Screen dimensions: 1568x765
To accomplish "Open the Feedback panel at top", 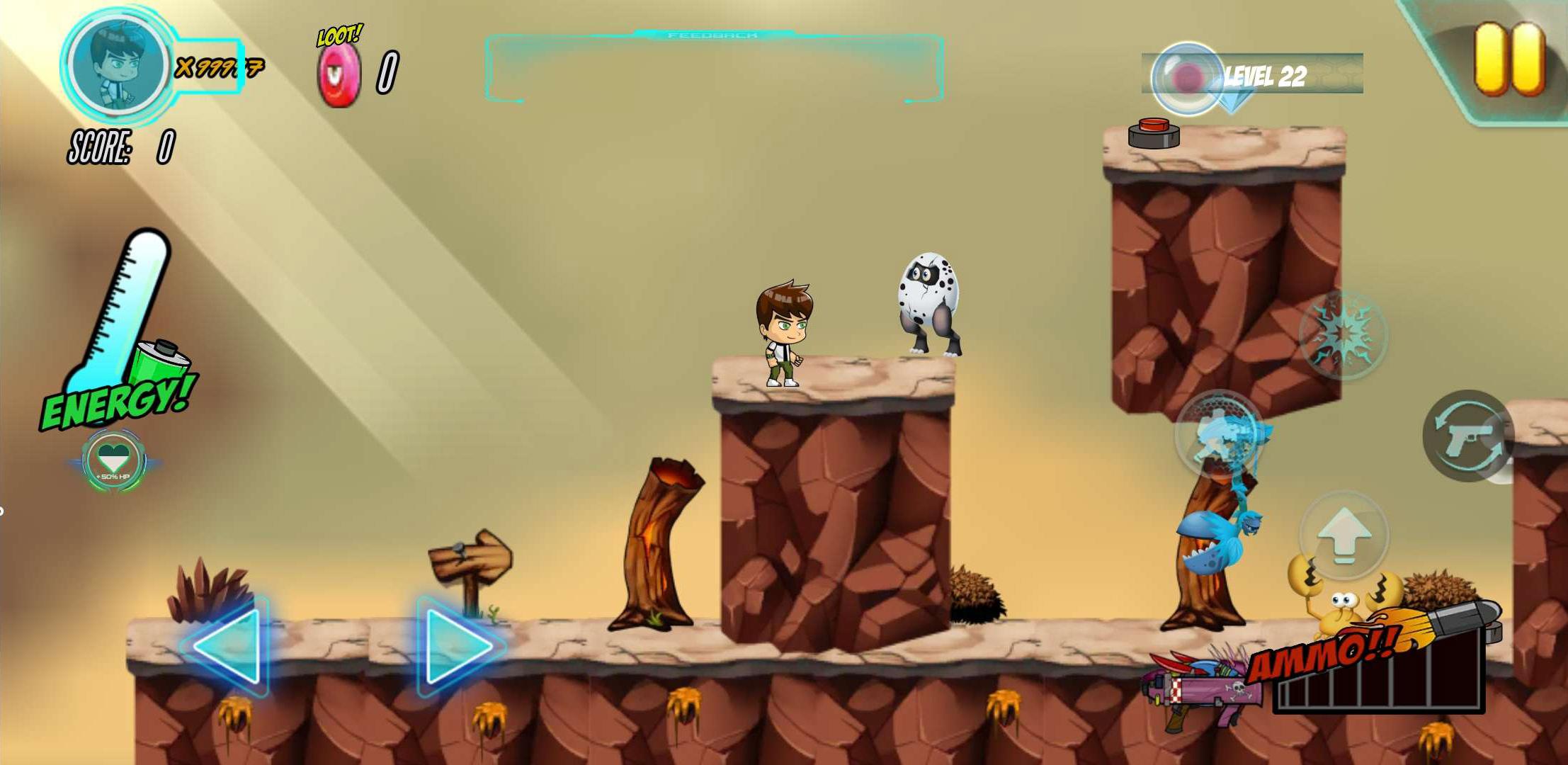I will pyautogui.click(x=714, y=67).
